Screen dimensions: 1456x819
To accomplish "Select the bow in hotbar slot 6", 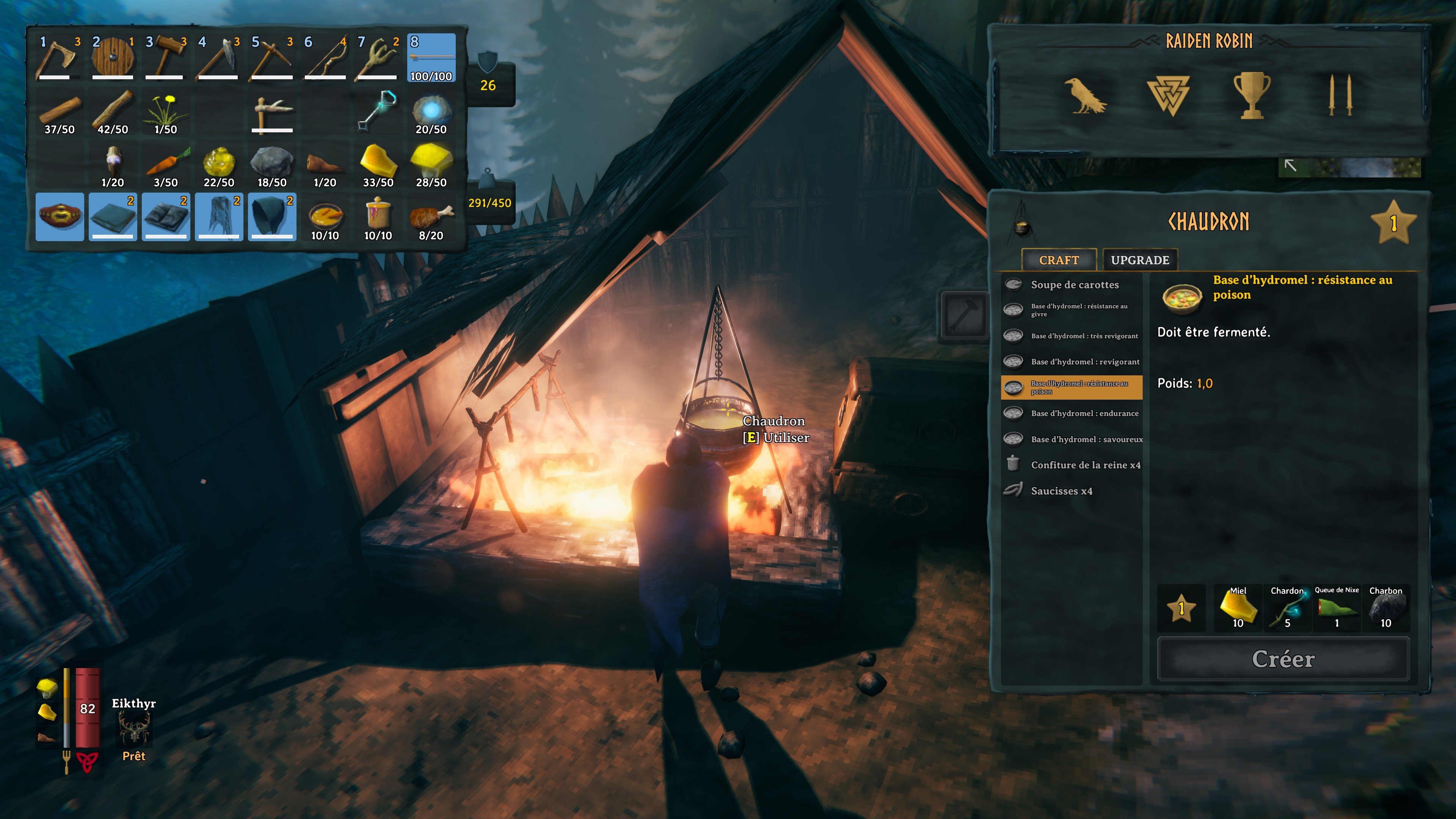I will point(325,58).
